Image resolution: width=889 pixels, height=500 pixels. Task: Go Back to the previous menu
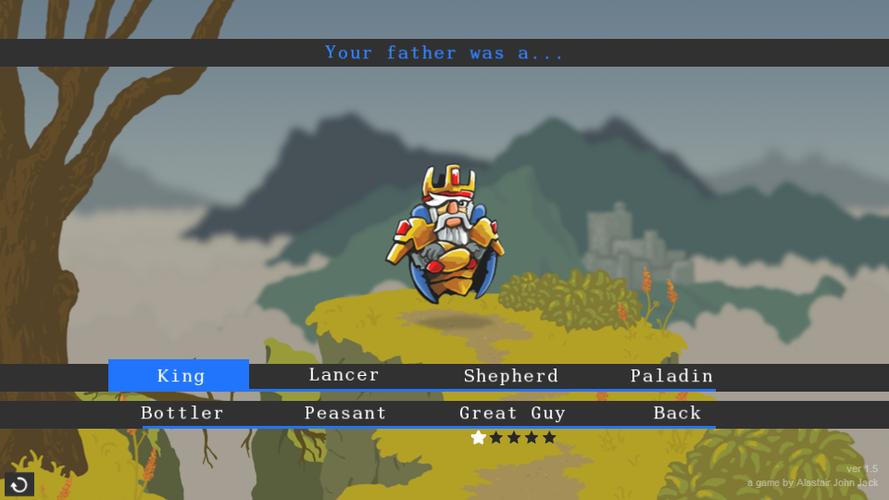(x=677, y=413)
